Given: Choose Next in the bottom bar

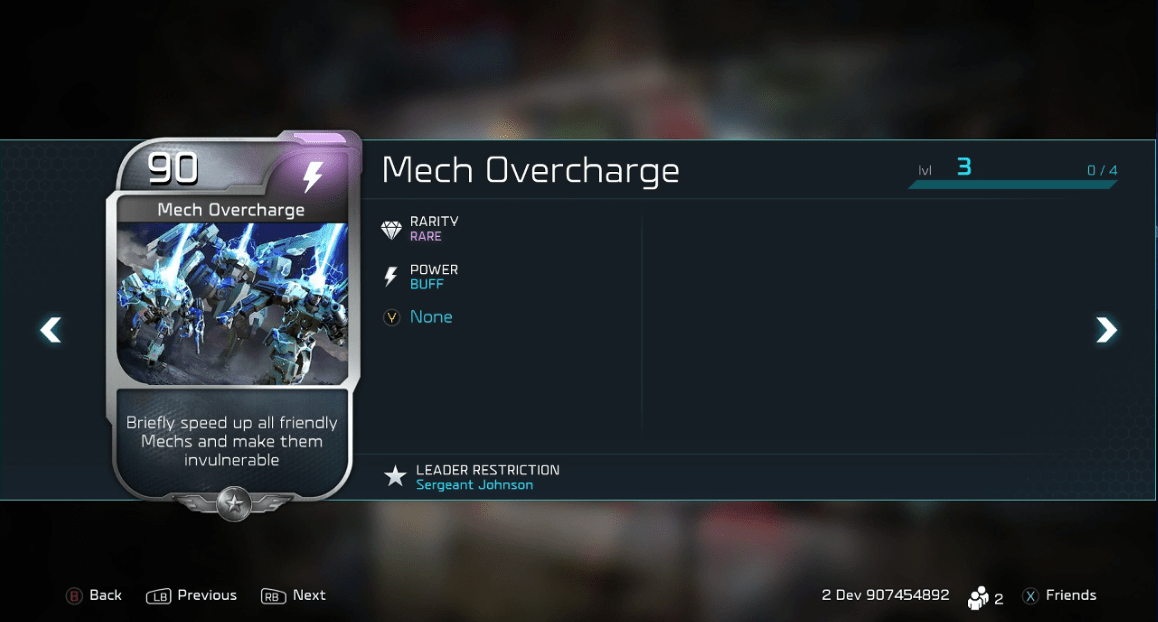Looking at the screenshot, I should pyautogui.click(x=294, y=596).
